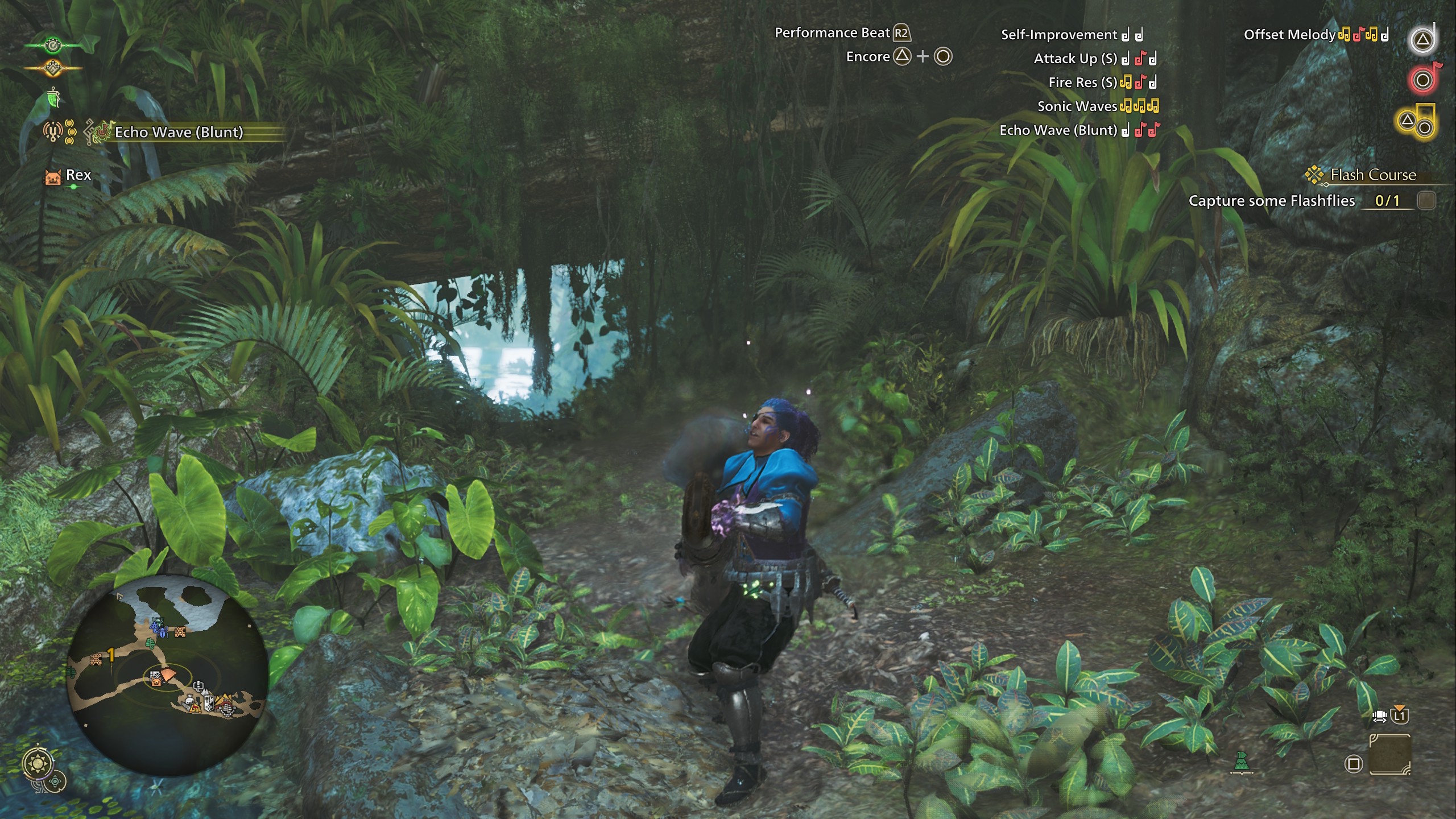
Task: Select the yellow number 1 marker on minimap
Action: (x=111, y=655)
